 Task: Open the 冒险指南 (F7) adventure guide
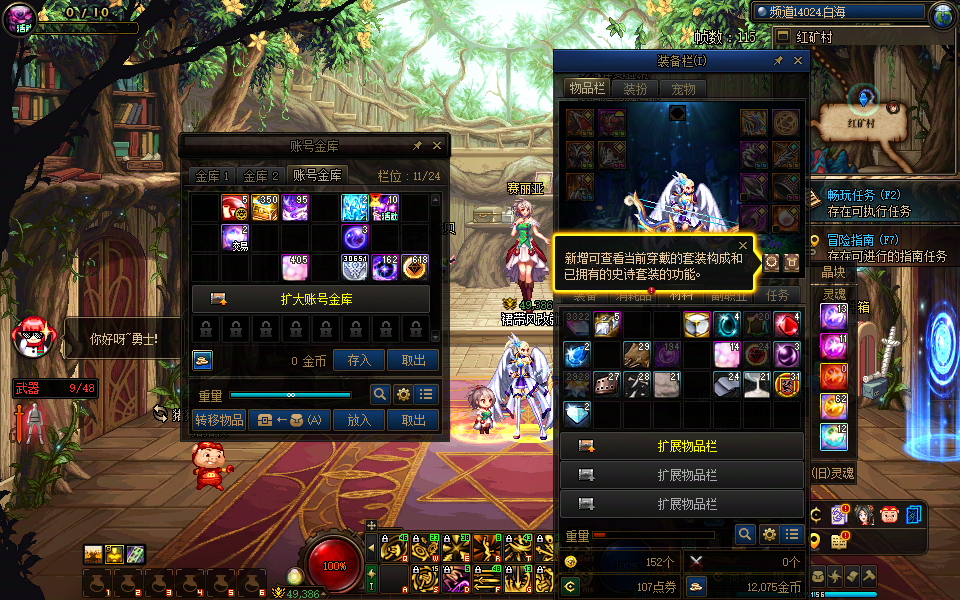coord(863,240)
